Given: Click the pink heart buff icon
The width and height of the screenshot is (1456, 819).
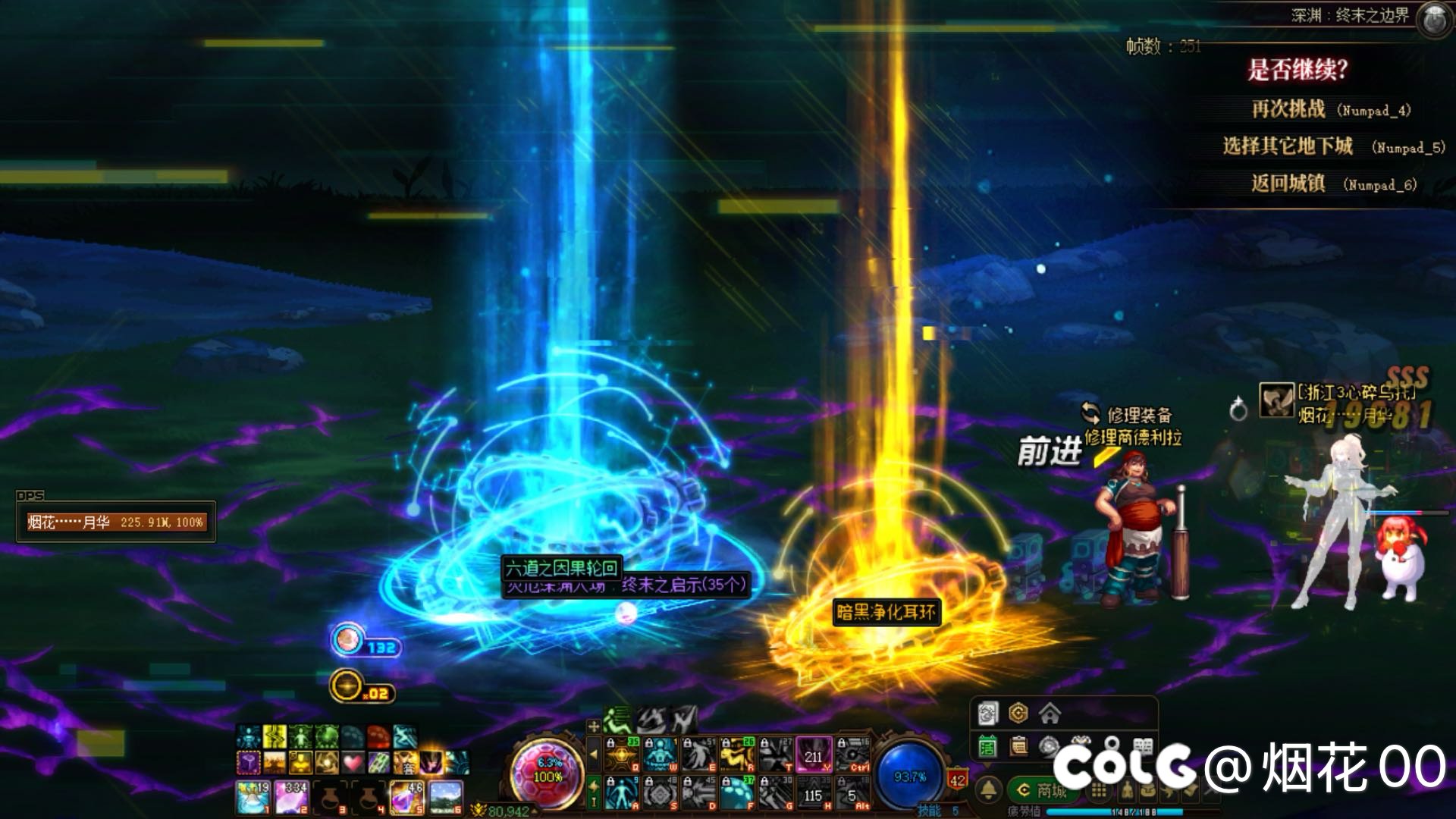Looking at the screenshot, I should click(352, 761).
